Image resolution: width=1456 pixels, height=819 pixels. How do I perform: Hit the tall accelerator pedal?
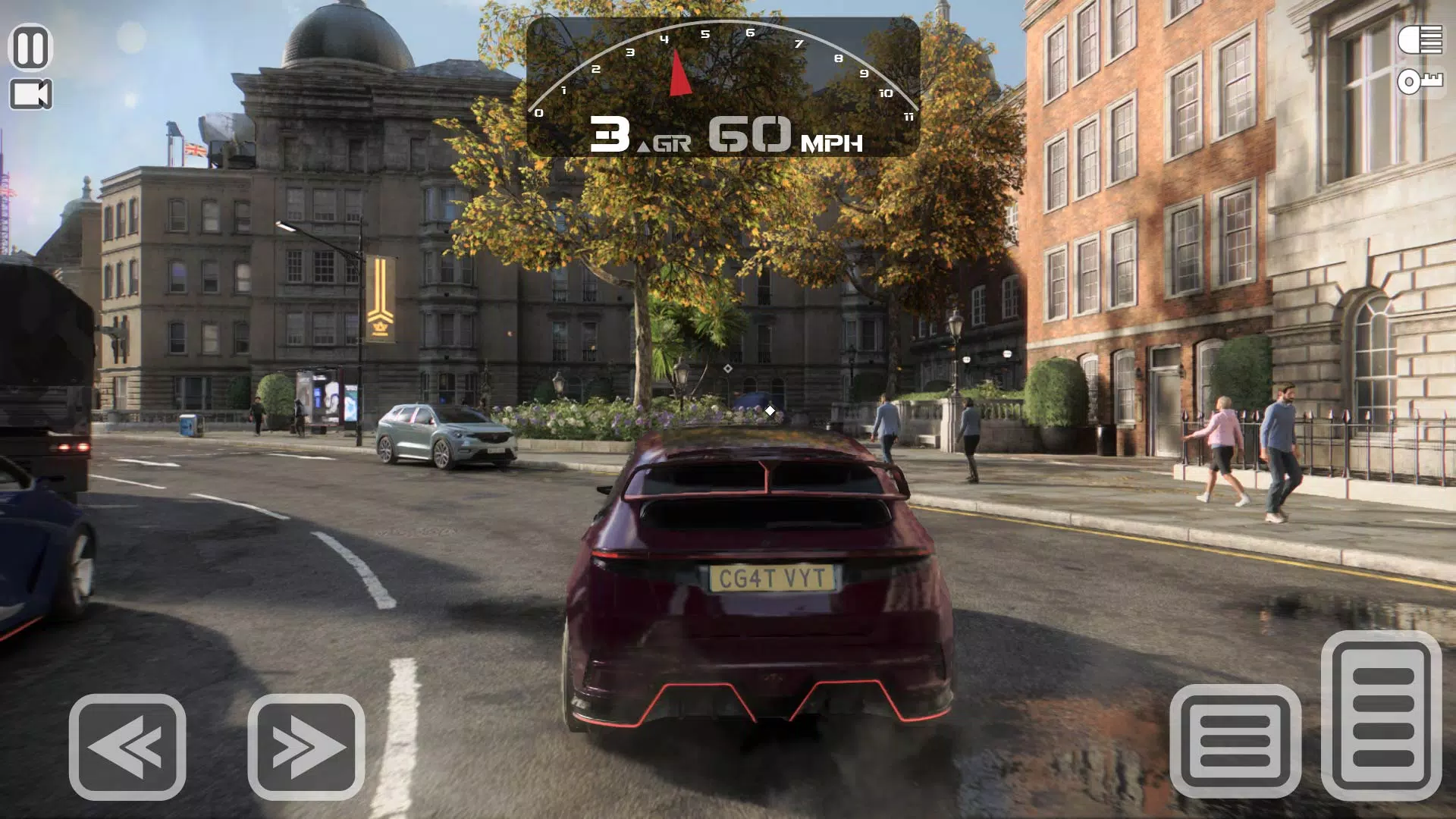tap(1381, 715)
